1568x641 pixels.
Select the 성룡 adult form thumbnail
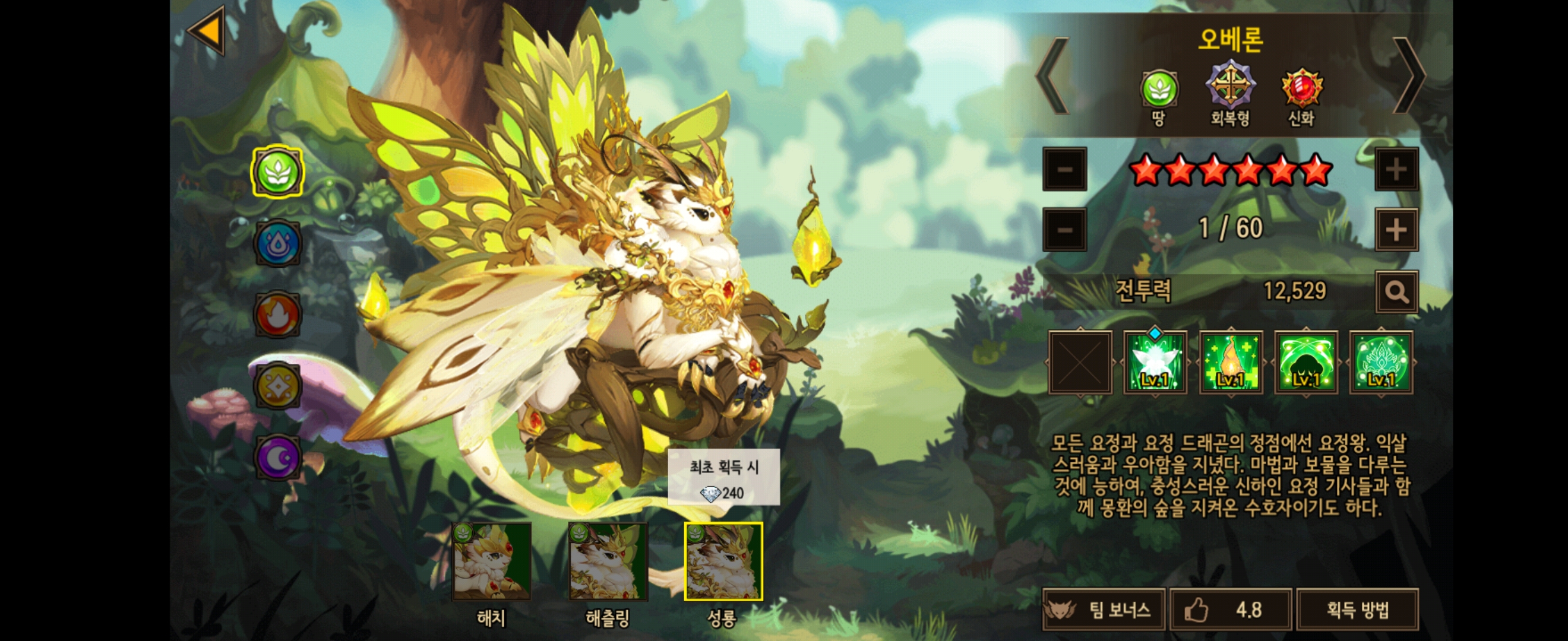pos(723,561)
